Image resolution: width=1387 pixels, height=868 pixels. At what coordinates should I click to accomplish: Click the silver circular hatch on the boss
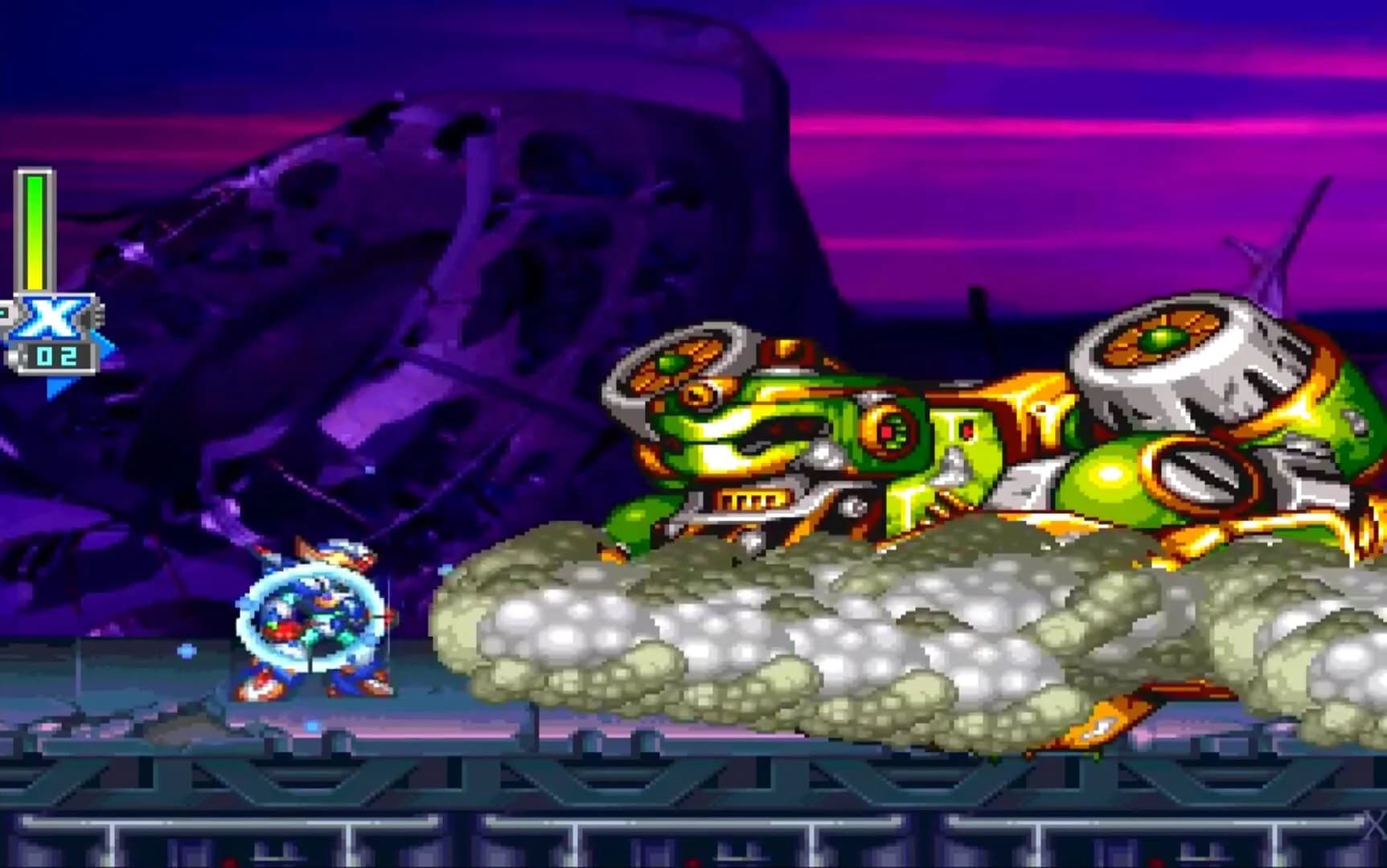pyautogui.click(x=1198, y=474)
